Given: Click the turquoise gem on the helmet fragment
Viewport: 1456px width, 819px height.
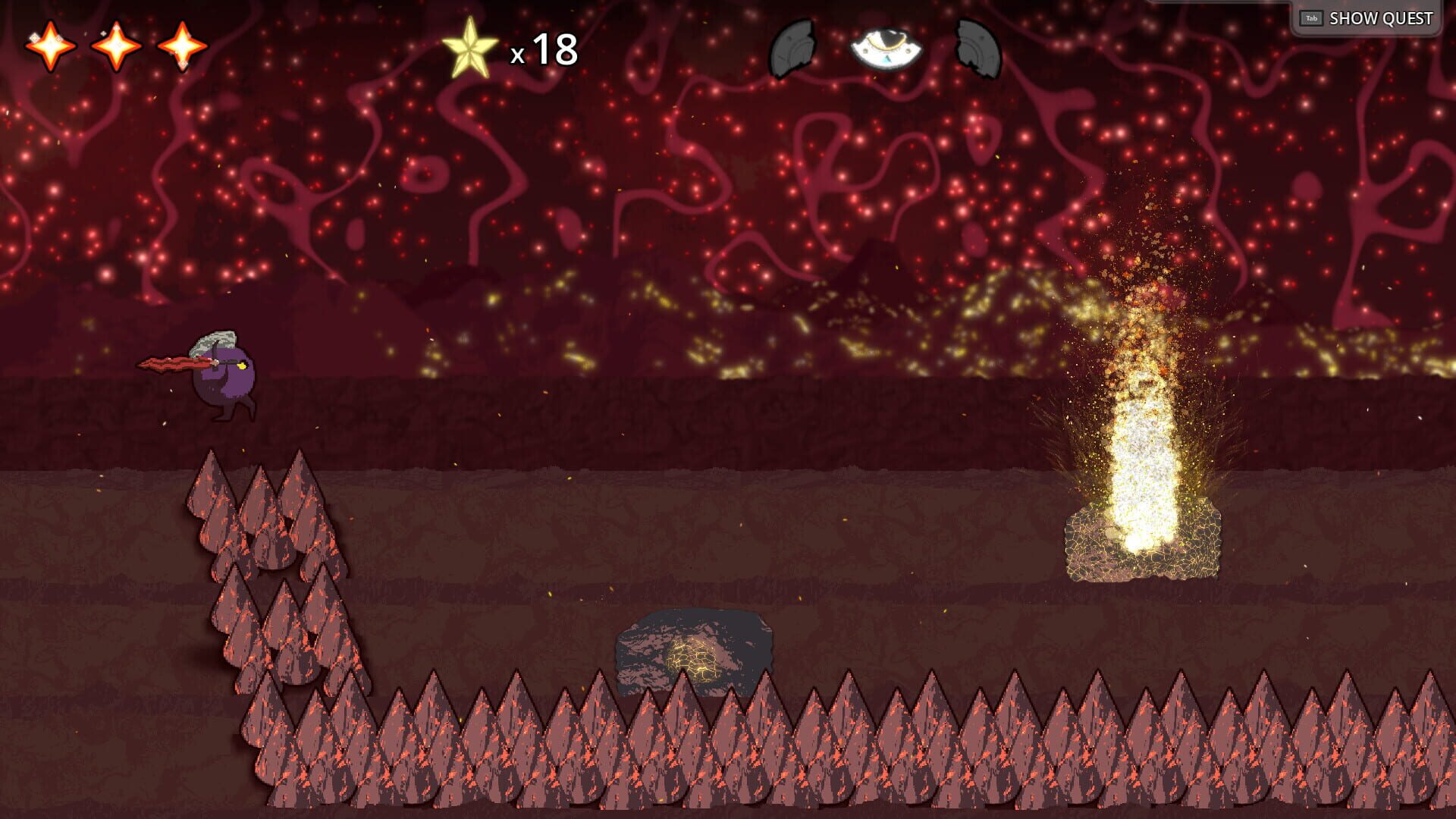Looking at the screenshot, I should (x=886, y=60).
